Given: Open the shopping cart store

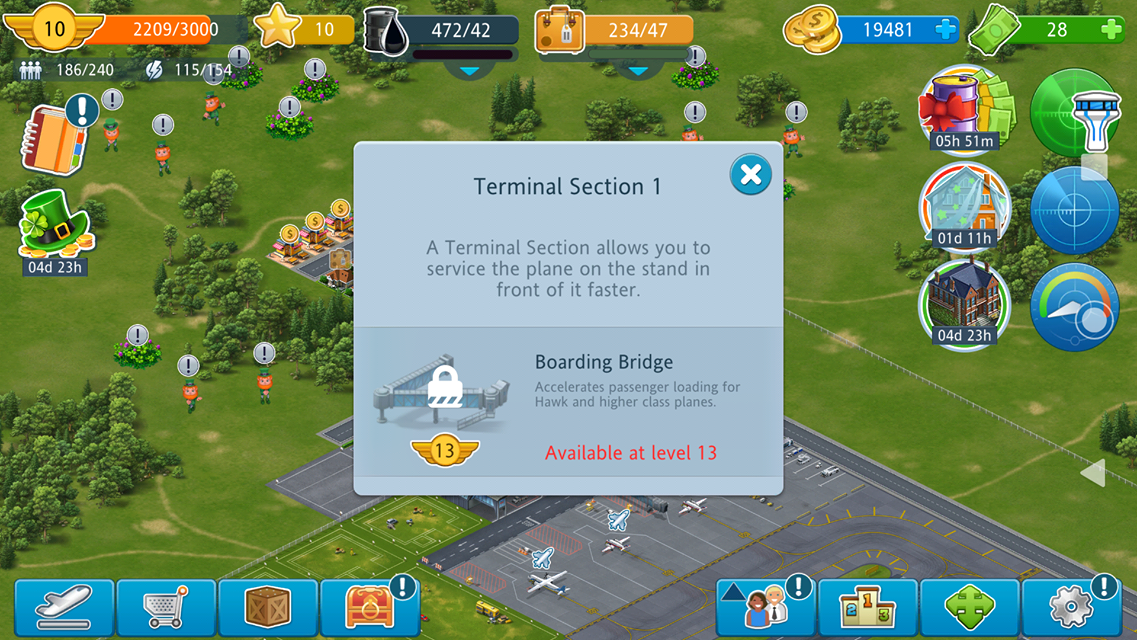Looking at the screenshot, I should [x=166, y=607].
